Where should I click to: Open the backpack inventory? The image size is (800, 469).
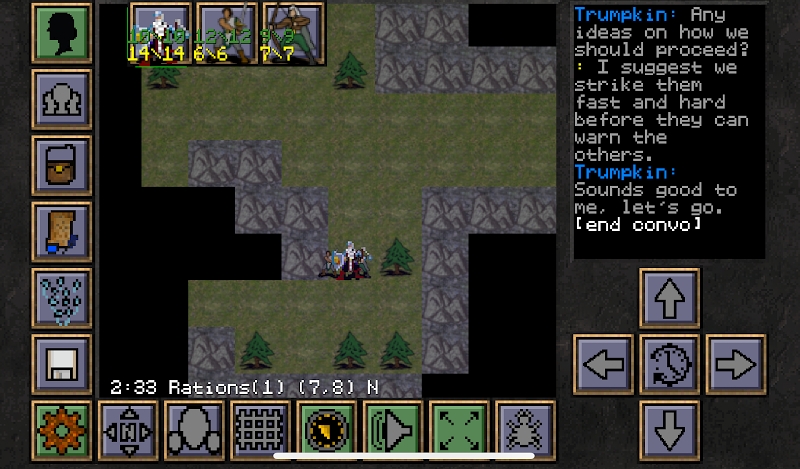click(x=62, y=165)
